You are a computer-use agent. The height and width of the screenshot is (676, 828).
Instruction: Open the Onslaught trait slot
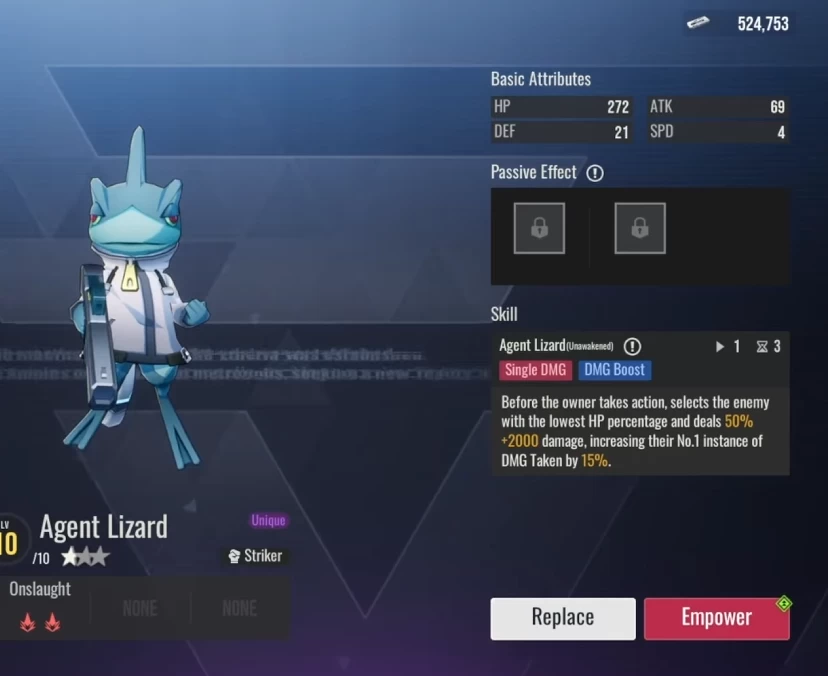coord(41,608)
